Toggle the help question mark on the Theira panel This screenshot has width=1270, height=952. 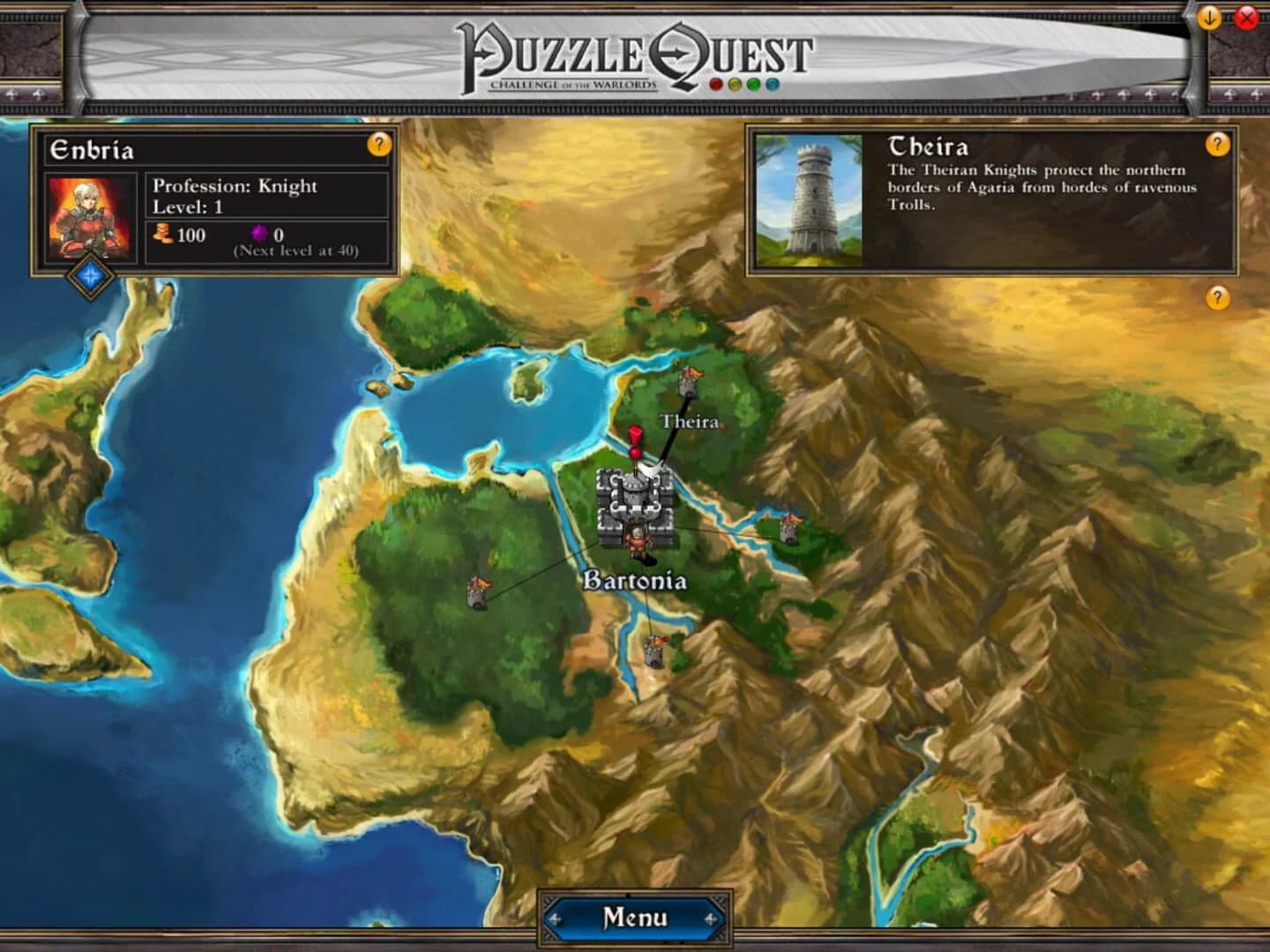(1218, 145)
